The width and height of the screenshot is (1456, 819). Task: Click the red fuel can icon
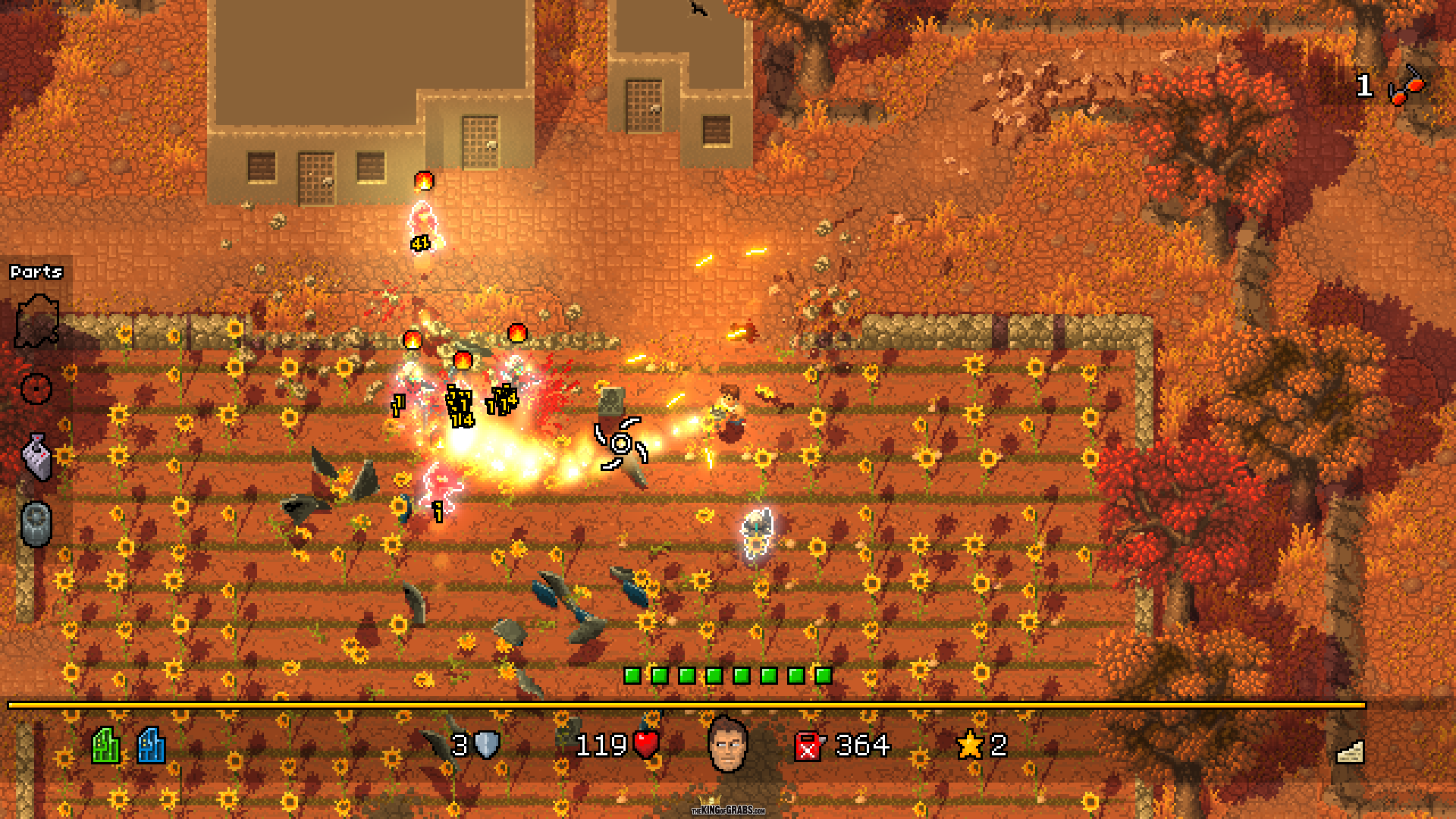pyautogui.click(x=808, y=746)
